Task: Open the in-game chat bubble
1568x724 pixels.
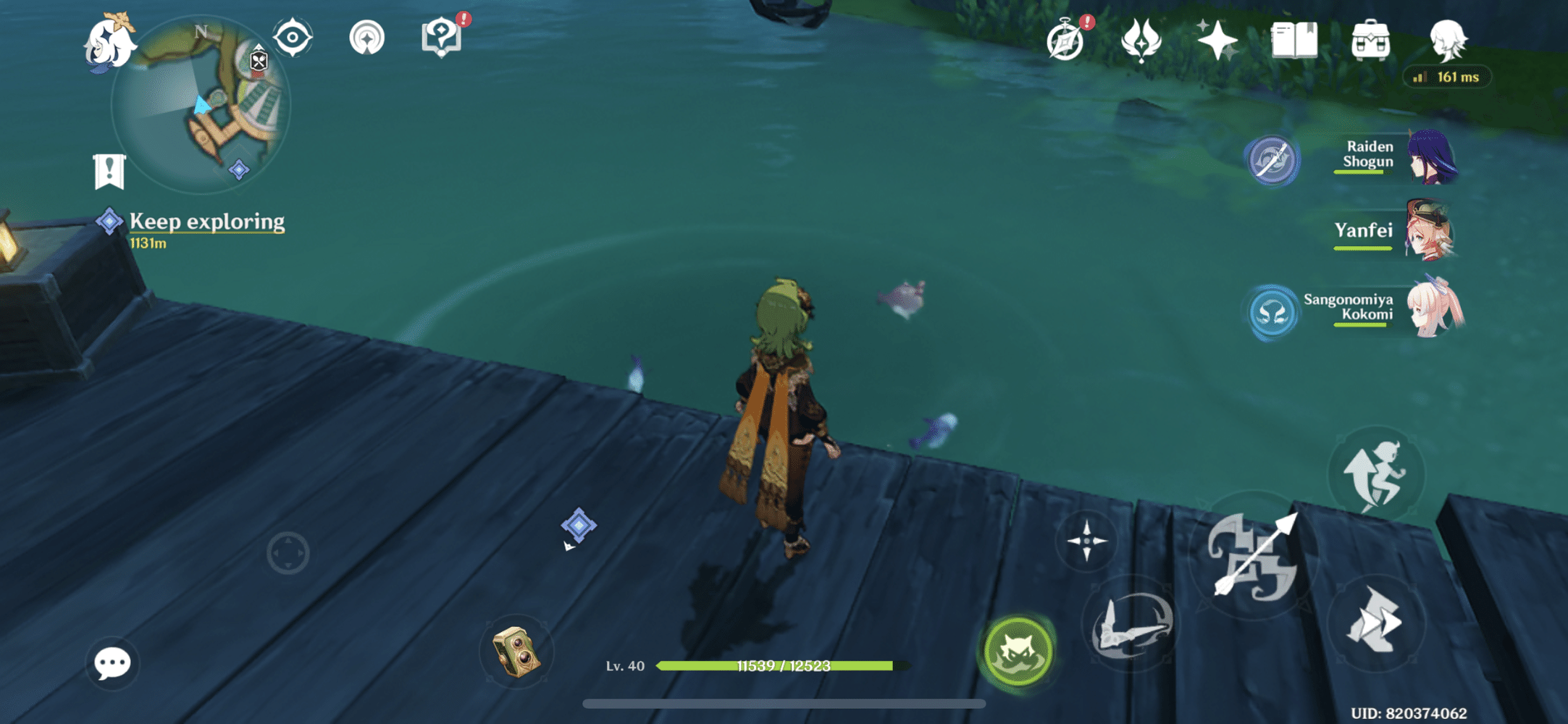Action: 111,663
